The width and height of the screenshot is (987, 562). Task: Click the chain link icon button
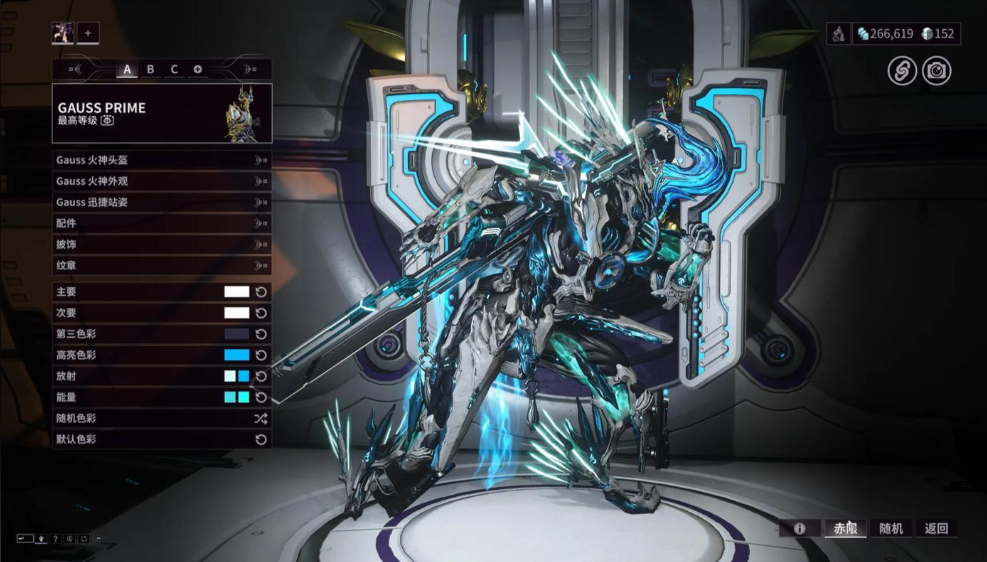[x=902, y=71]
